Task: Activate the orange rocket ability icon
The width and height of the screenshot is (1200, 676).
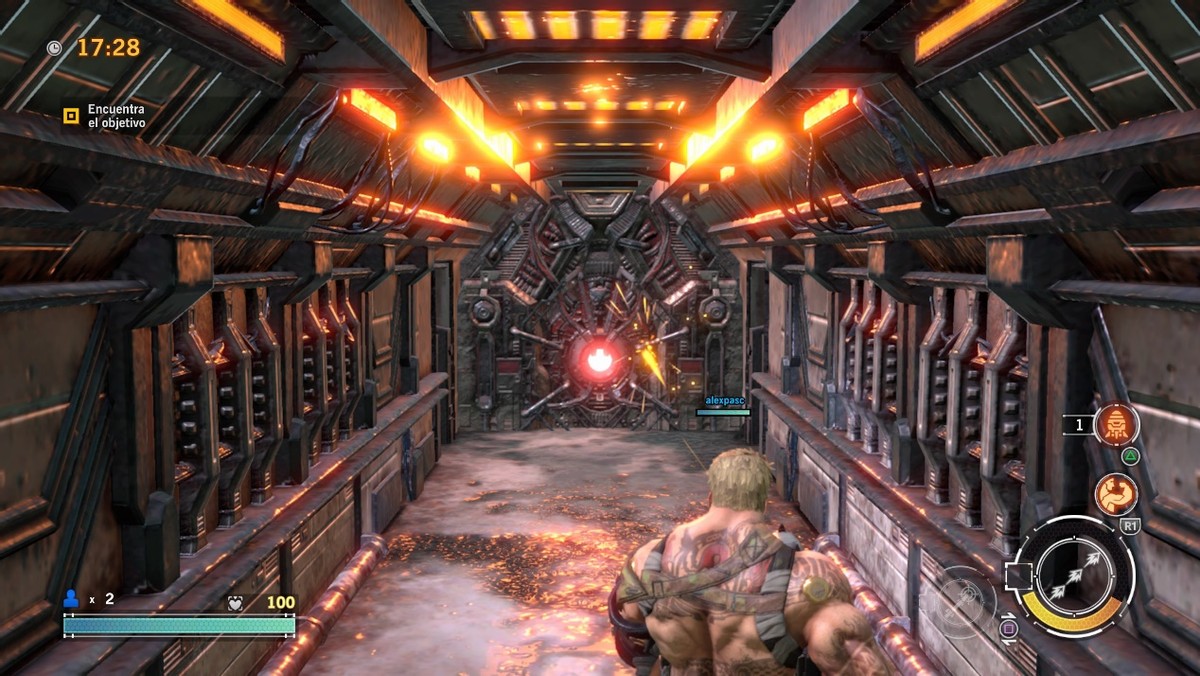Action: (1116, 425)
